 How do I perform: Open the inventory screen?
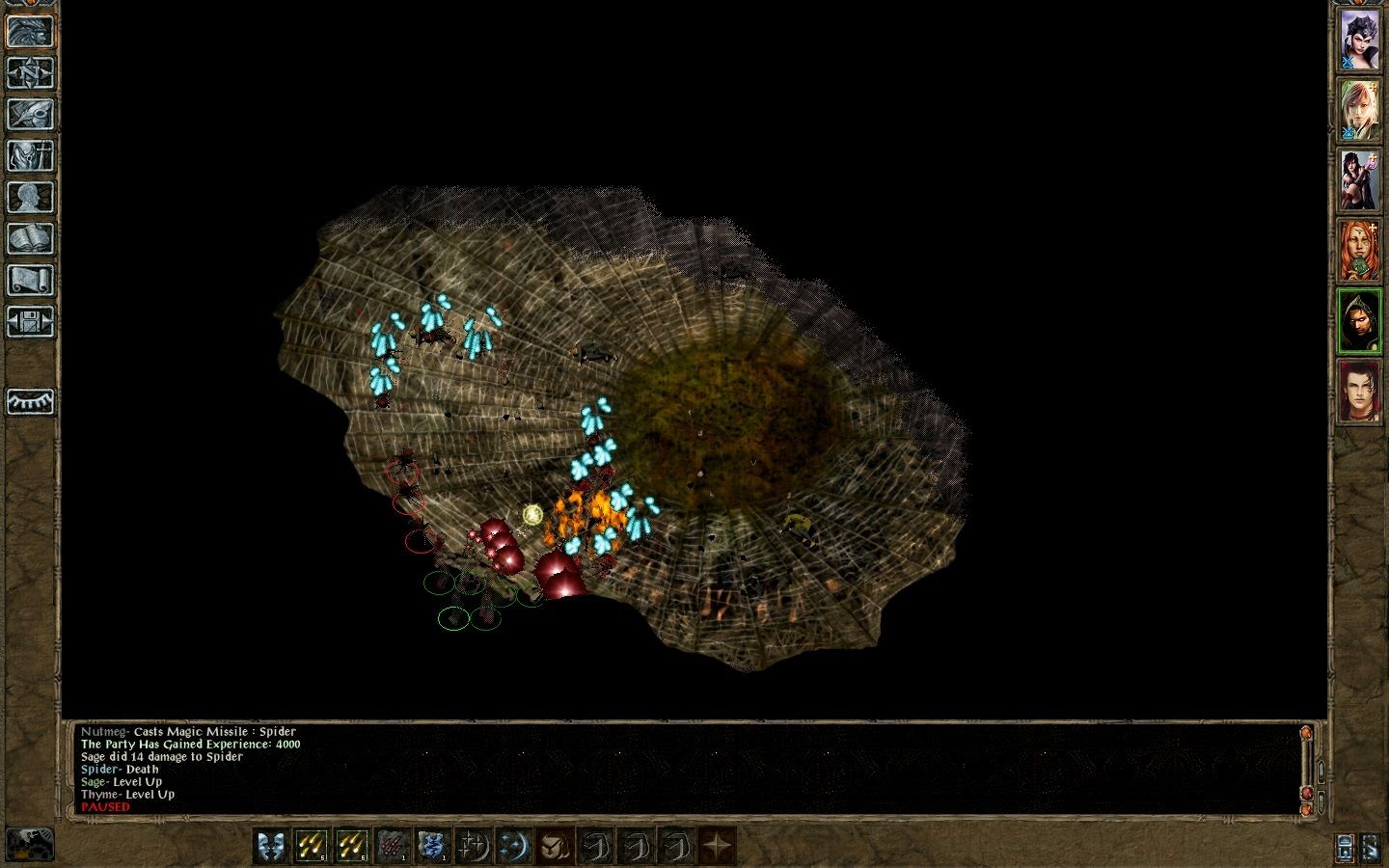(30, 155)
